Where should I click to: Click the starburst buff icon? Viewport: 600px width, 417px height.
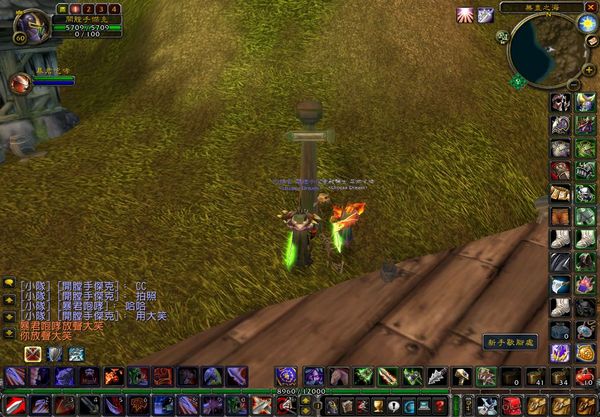pos(466,15)
